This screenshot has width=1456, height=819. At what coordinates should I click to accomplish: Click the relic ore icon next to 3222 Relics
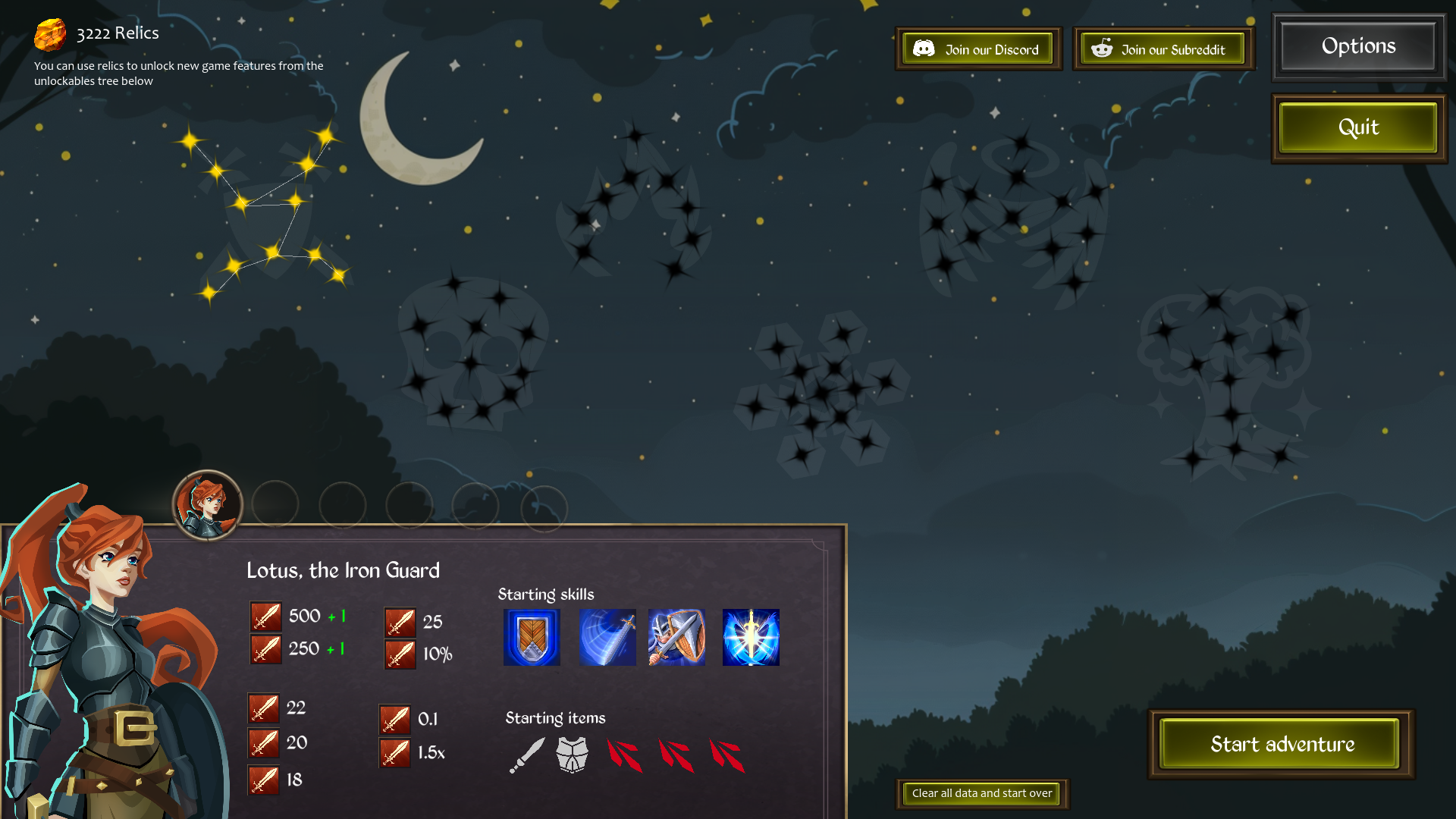pos(50,33)
